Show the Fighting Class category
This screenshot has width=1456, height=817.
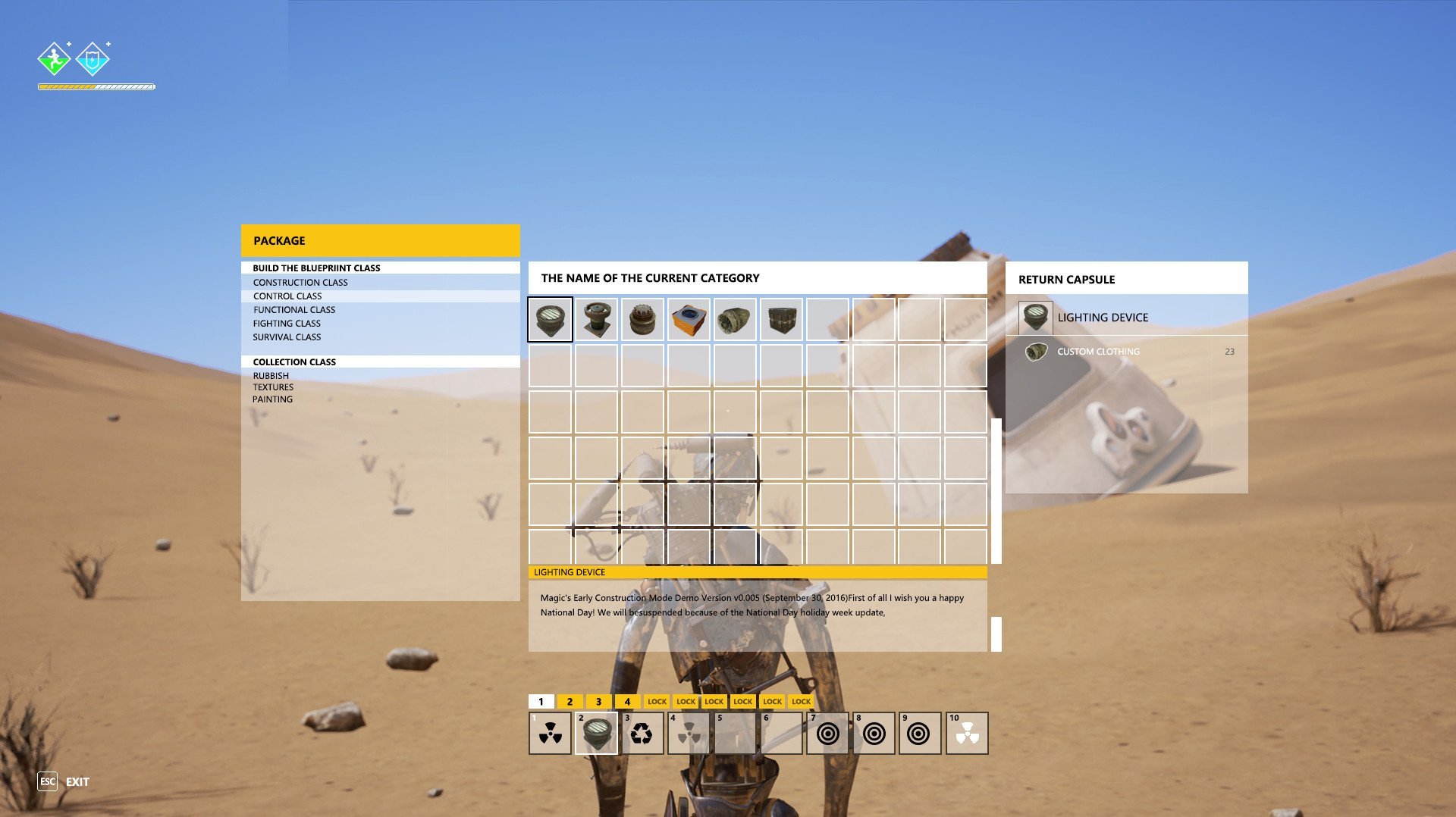click(287, 324)
